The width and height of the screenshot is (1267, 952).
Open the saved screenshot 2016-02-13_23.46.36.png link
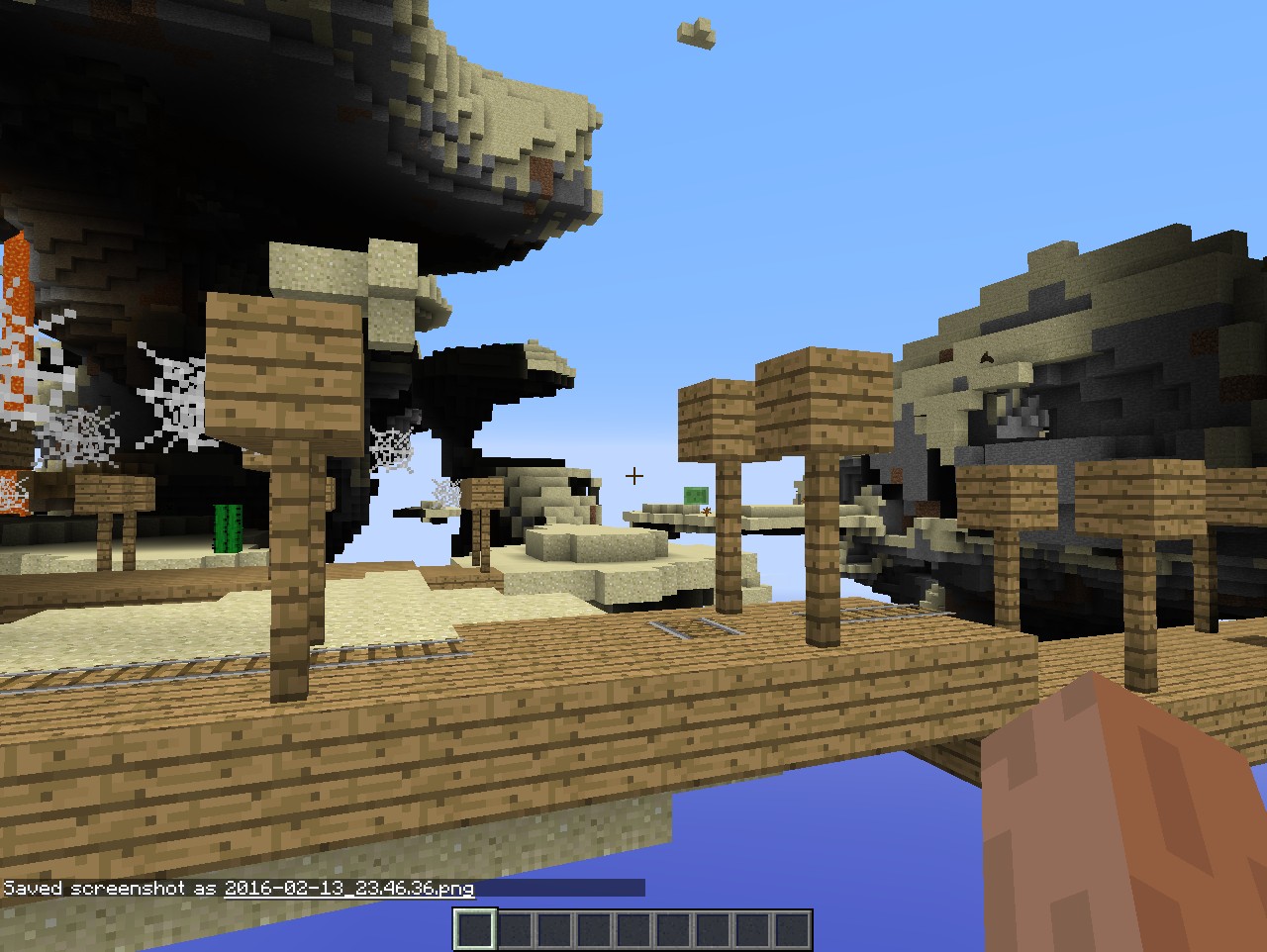click(x=348, y=889)
